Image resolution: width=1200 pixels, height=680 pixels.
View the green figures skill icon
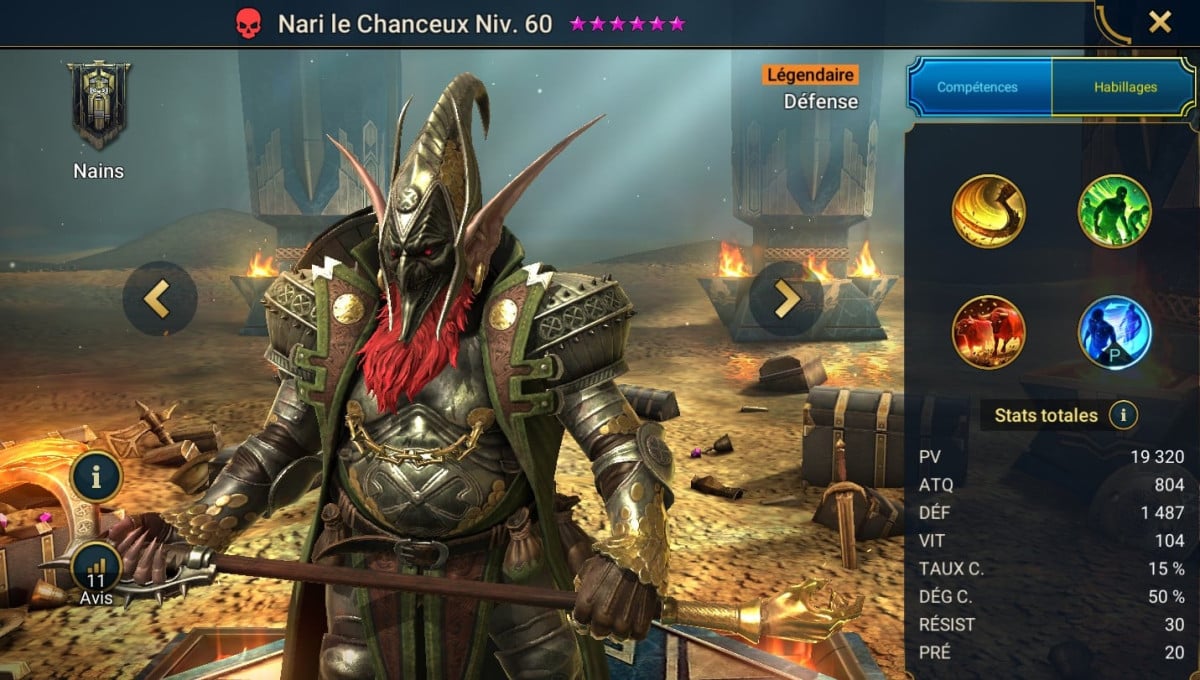coord(1114,211)
